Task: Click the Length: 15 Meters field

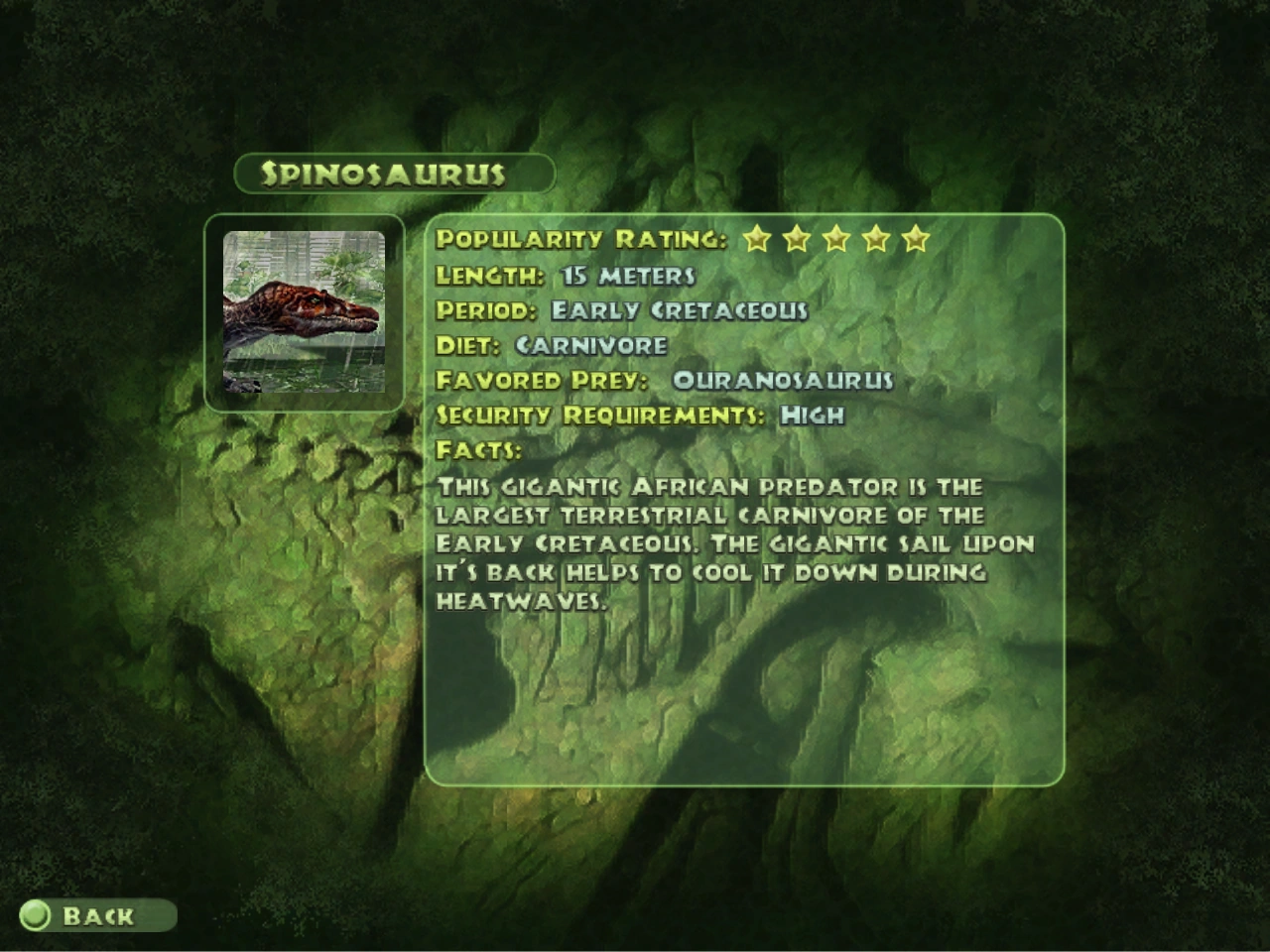Action: click(566, 275)
